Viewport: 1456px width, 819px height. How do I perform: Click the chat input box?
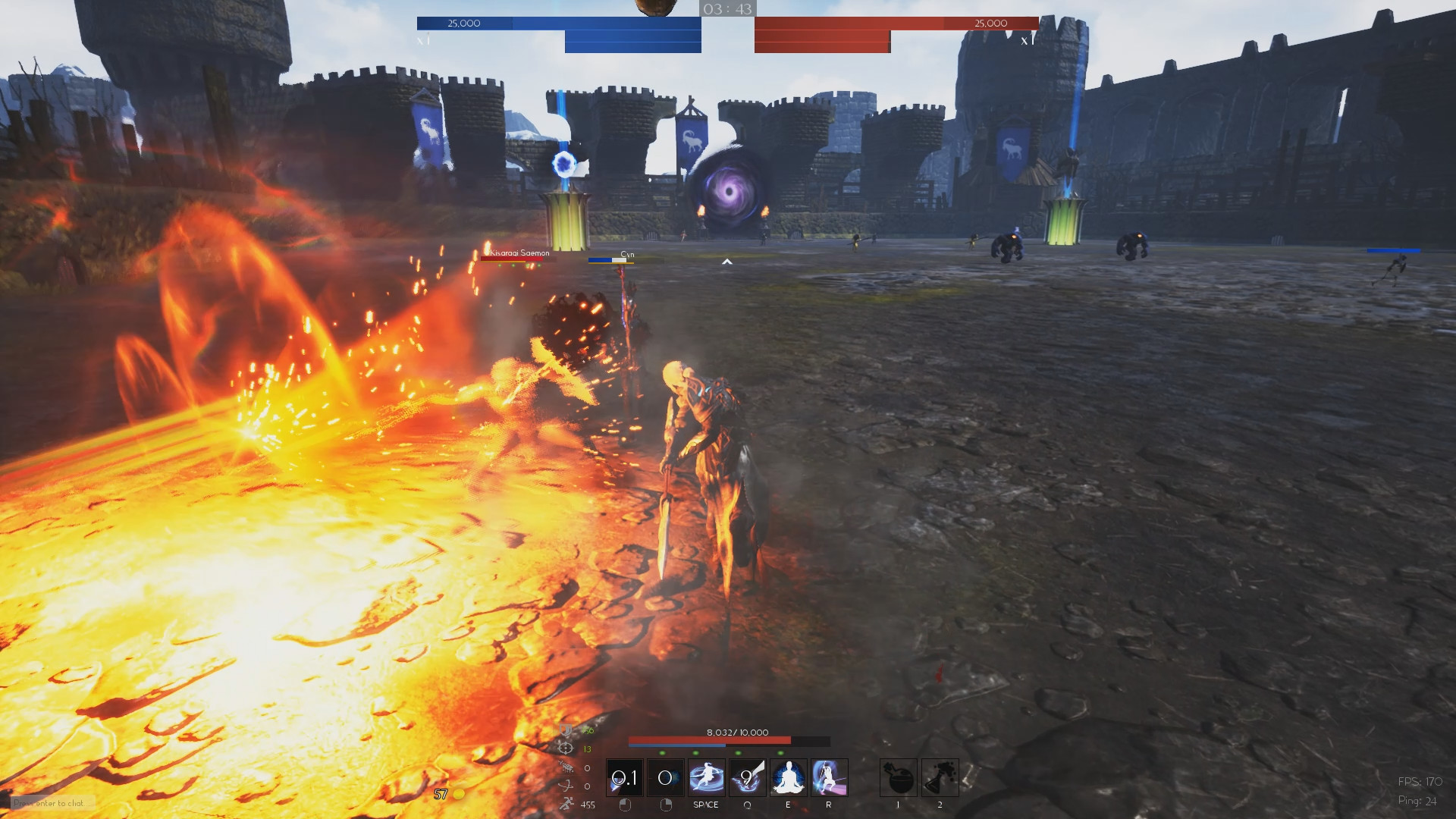pyautogui.click(x=53, y=803)
